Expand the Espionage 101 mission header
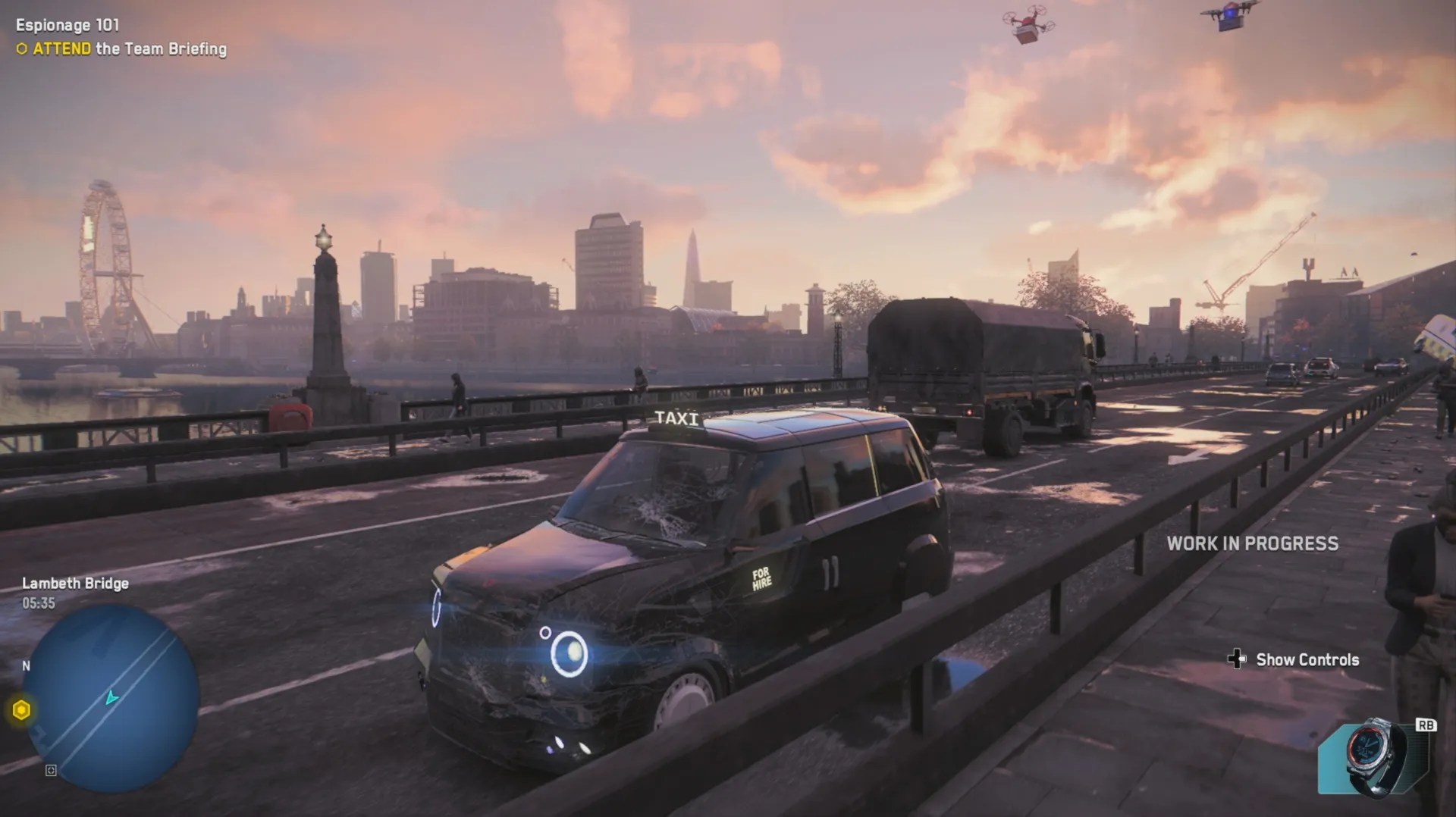 pyautogui.click(x=68, y=24)
